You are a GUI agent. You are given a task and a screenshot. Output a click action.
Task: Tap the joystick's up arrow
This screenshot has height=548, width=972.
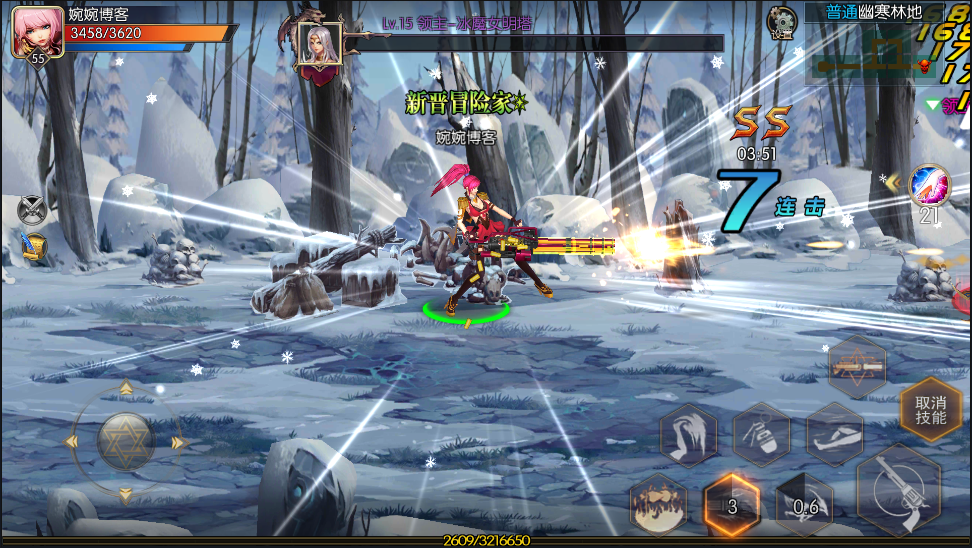pyautogui.click(x=125, y=389)
